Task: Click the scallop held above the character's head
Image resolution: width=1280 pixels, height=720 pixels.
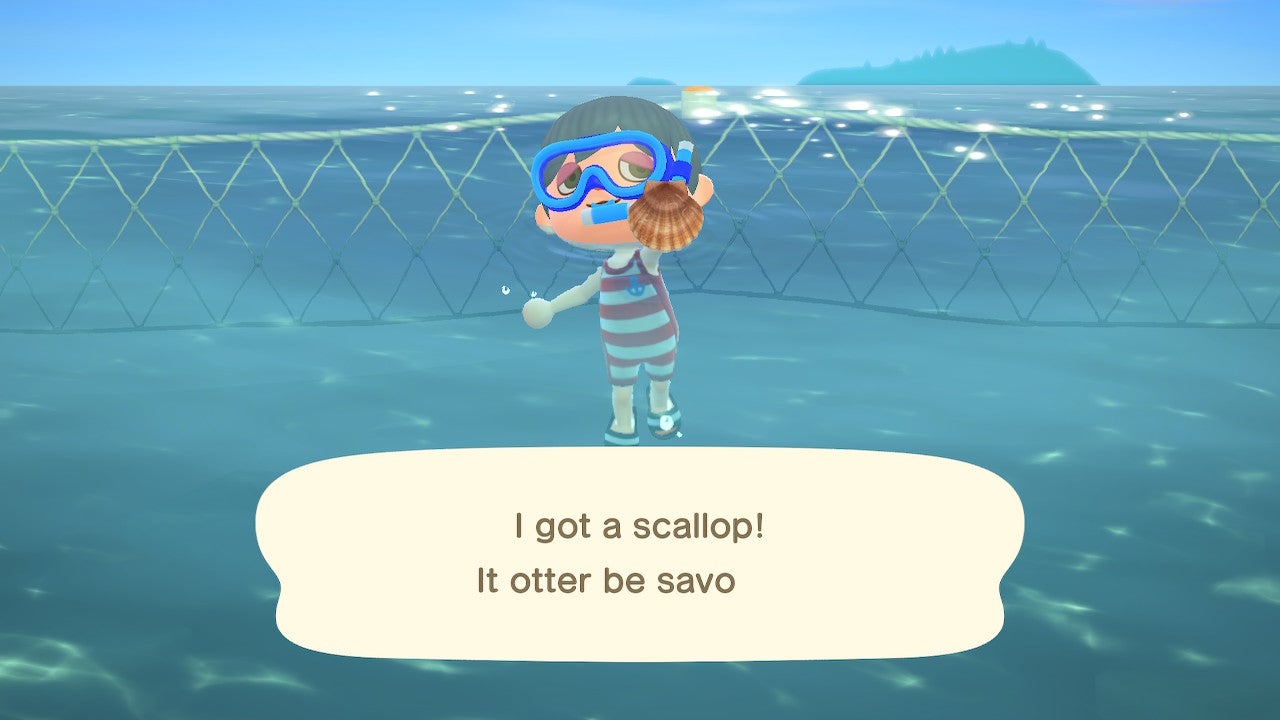Action: pos(667,218)
